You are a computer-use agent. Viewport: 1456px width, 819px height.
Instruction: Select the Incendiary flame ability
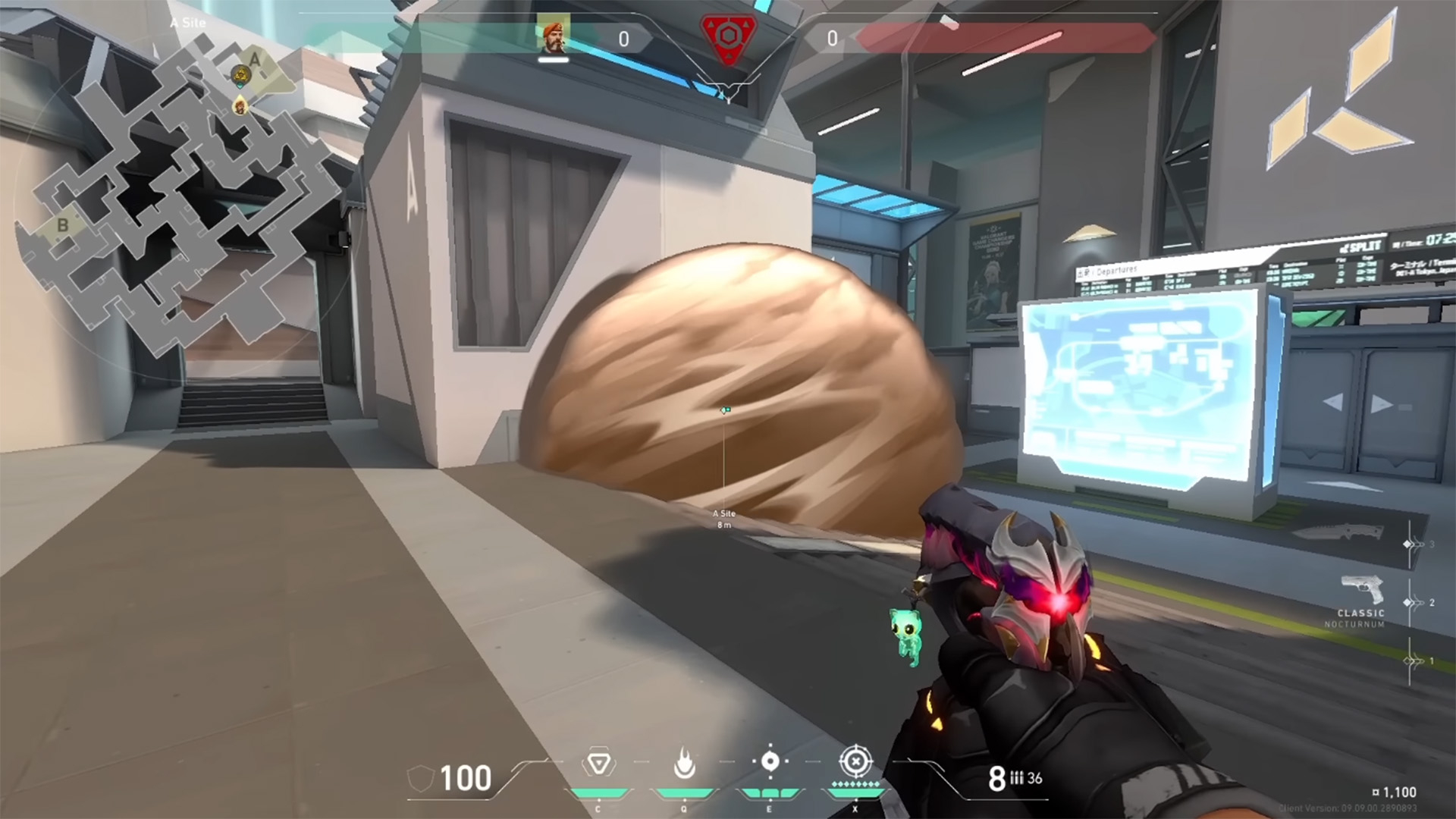684,763
